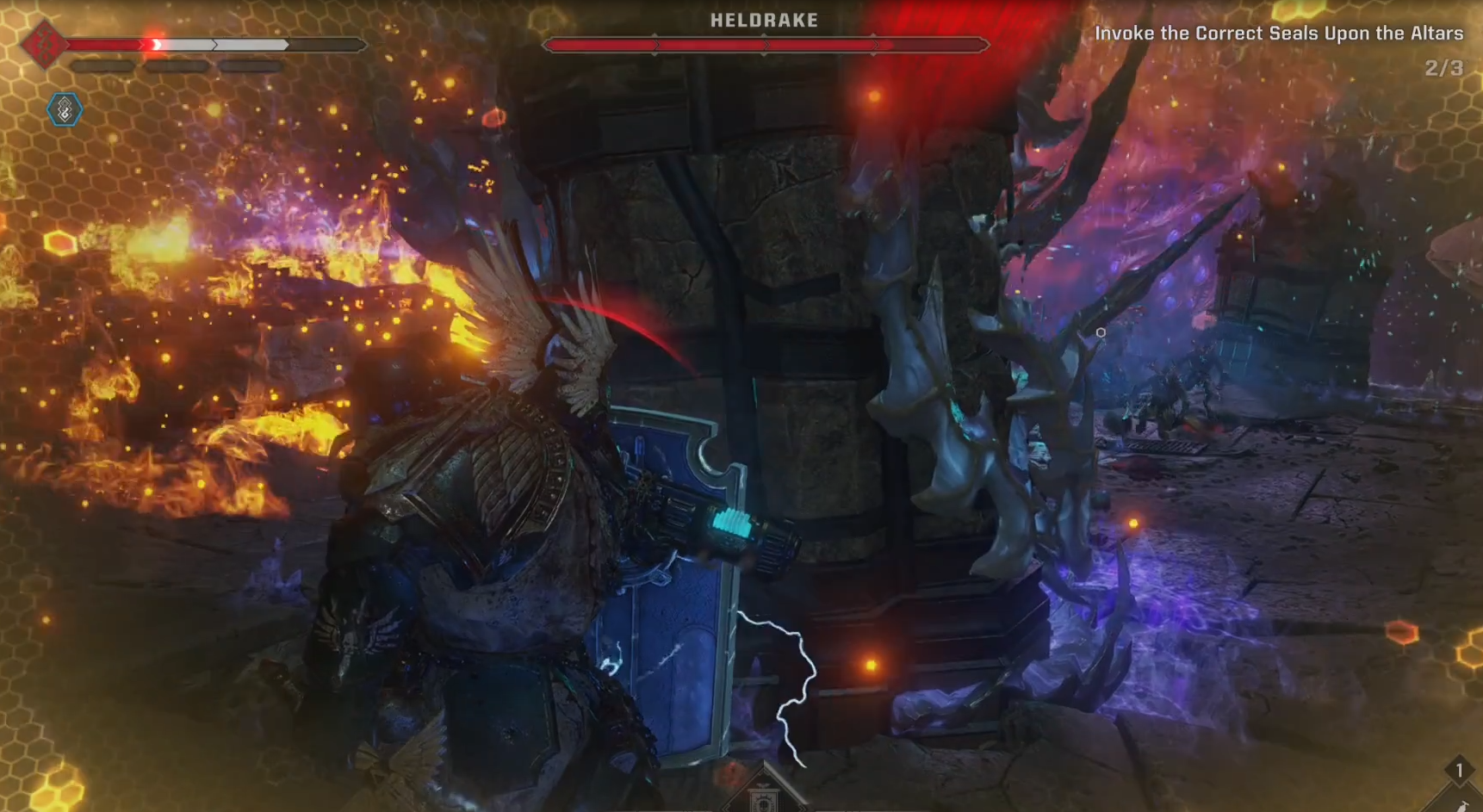Click the HELDRAKE boss name label
The image size is (1483, 812).
click(x=765, y=21)
